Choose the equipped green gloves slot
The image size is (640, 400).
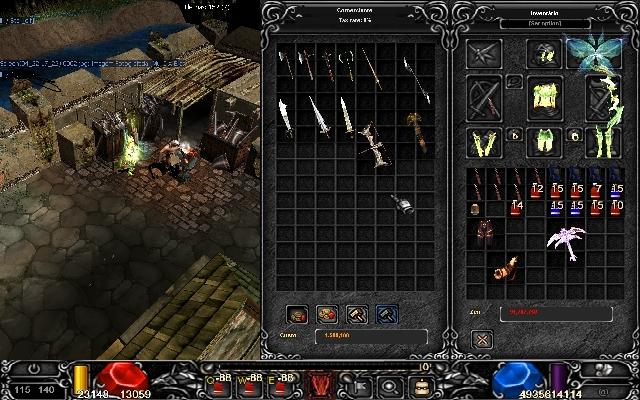(x=484, y=142)
